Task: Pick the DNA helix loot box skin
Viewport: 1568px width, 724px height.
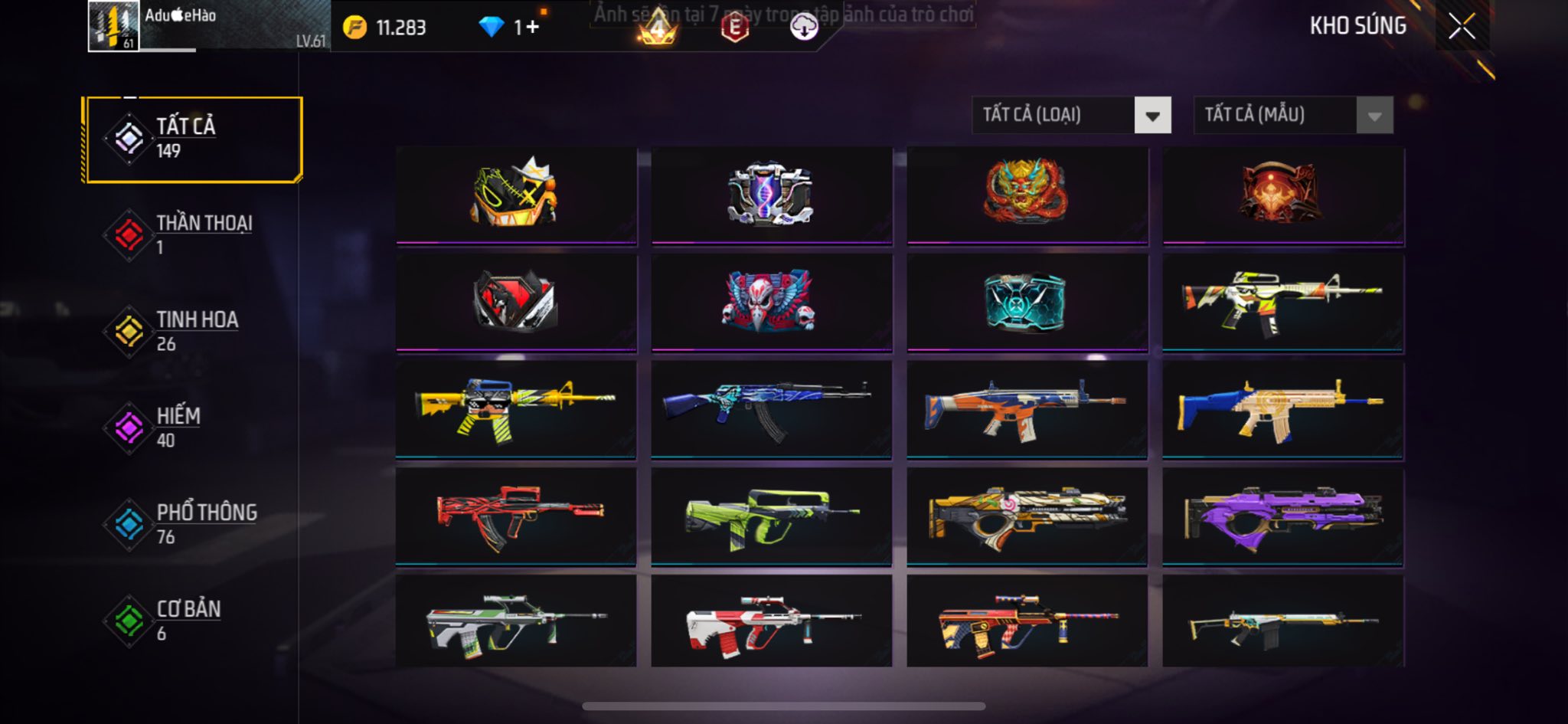Action: [x=771, y=194]
